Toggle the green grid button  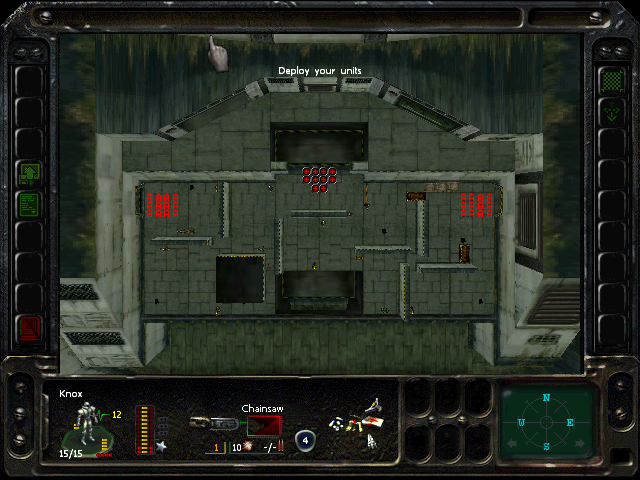(x=610, y=80)
